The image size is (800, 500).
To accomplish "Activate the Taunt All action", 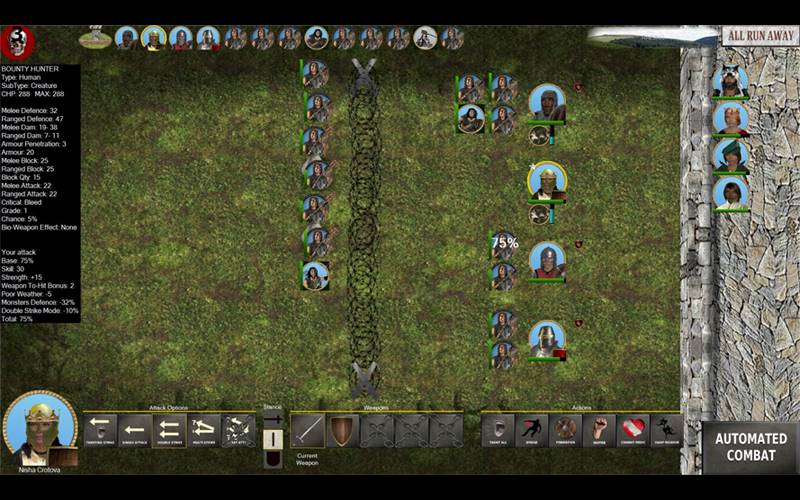I will tap(497, 430).
